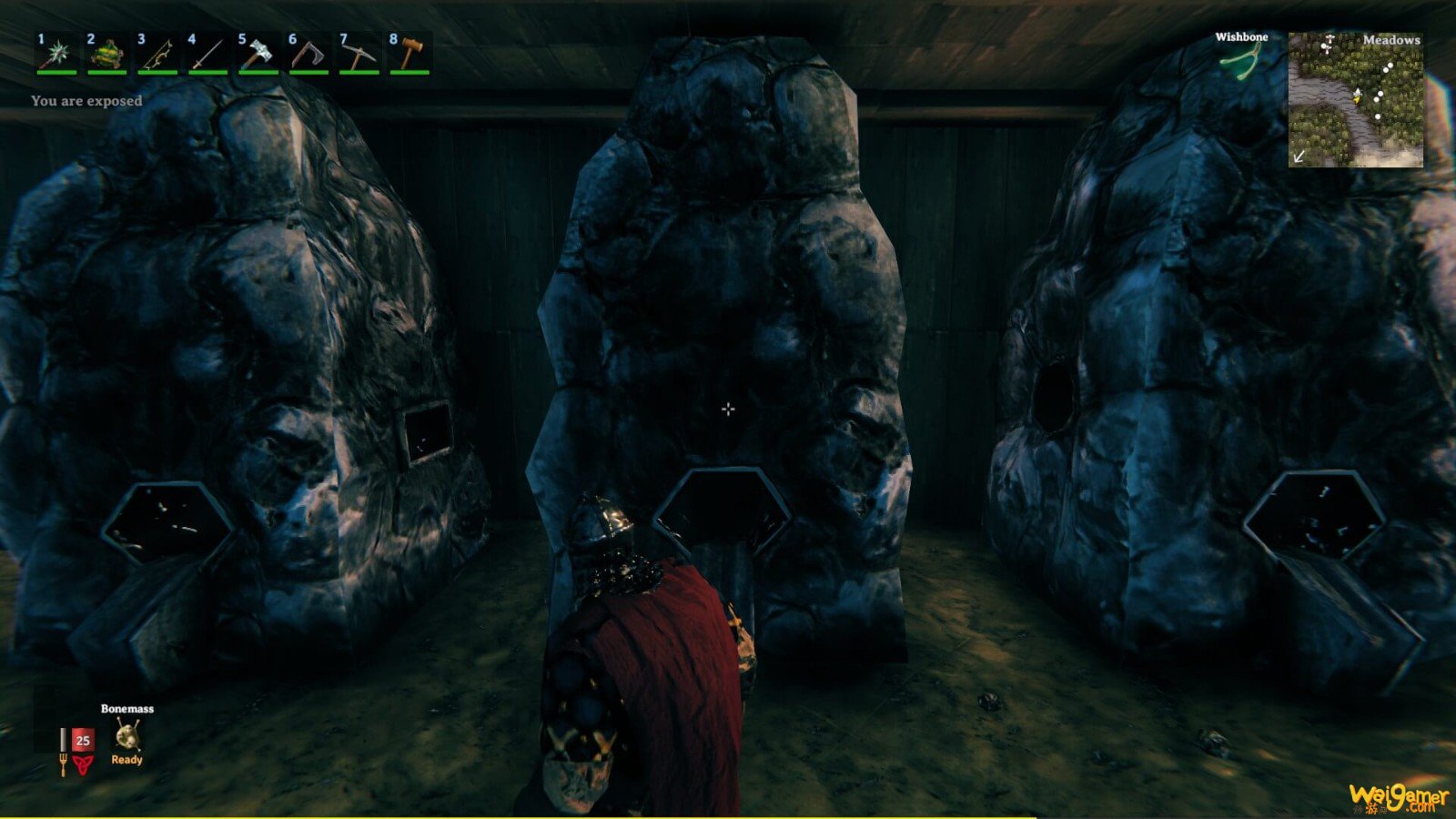Open the Meadows minimap

click(1356, 100)
